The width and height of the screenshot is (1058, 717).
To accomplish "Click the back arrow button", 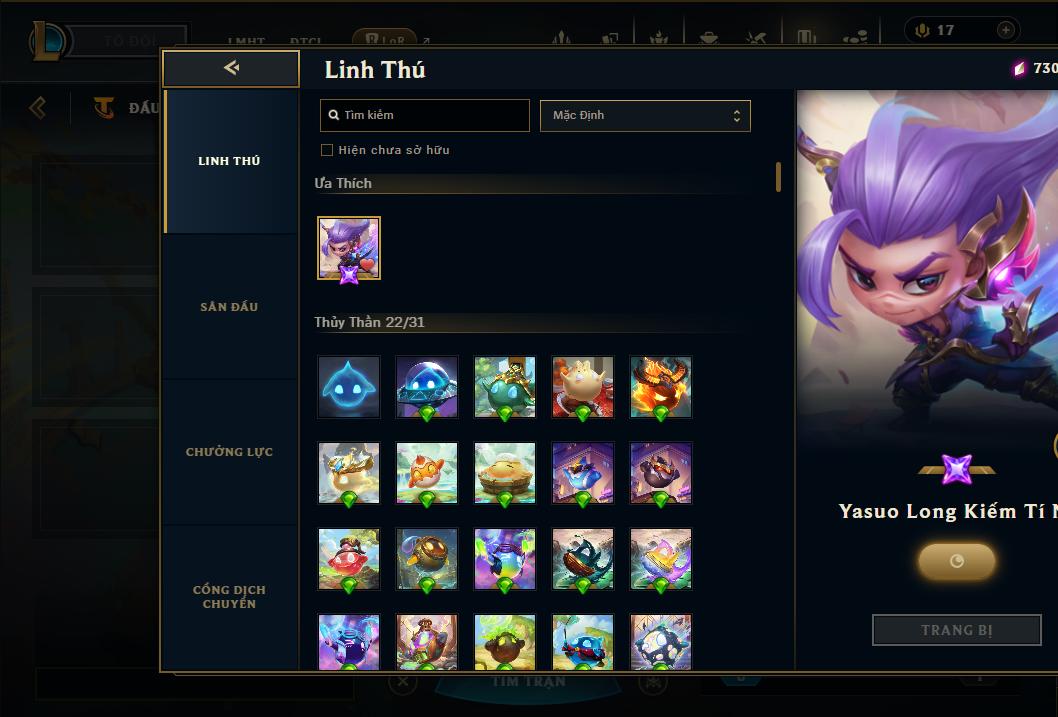I will pyautogui.click(x=231, y=68).
